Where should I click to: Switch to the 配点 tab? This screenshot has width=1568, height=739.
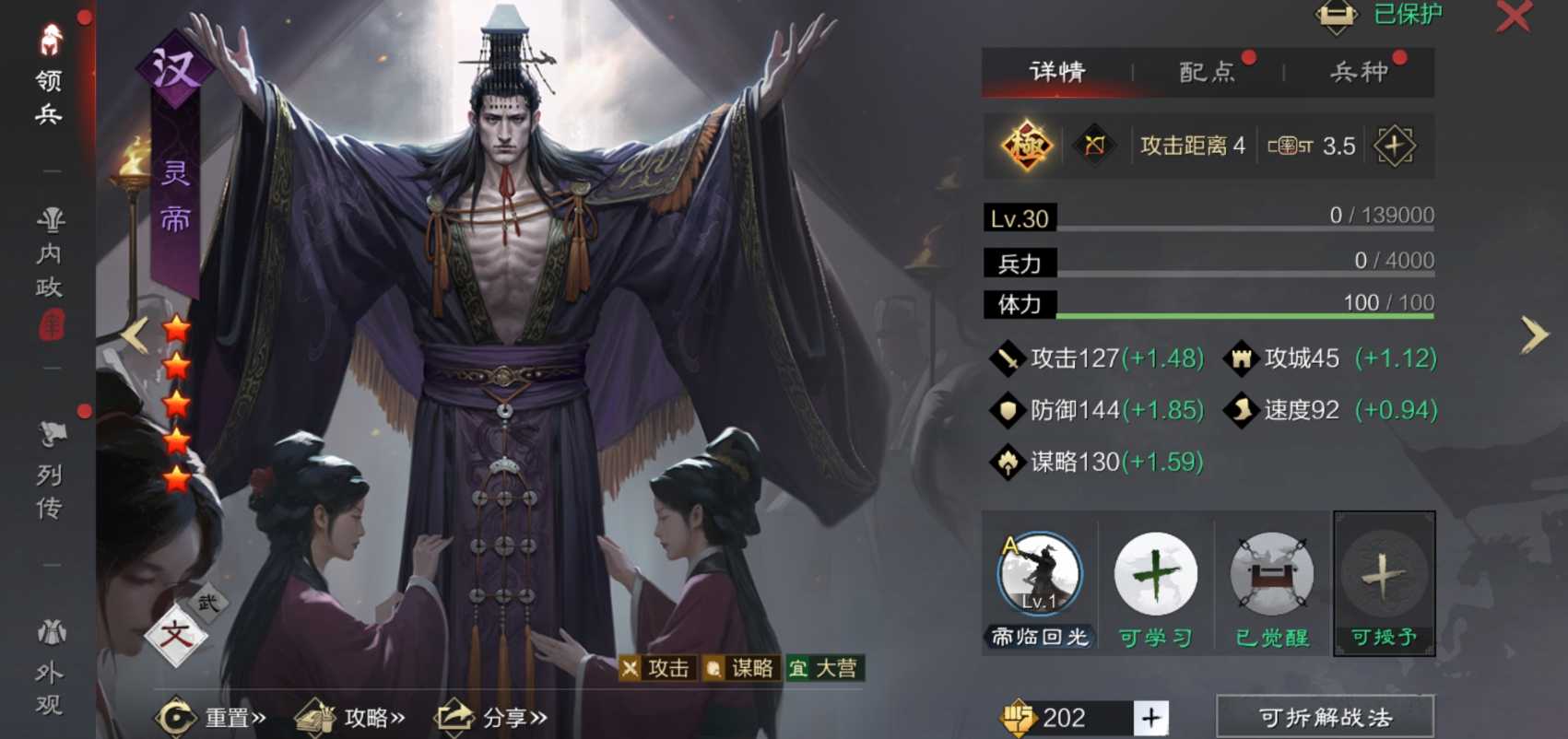tap(1208, 72)
